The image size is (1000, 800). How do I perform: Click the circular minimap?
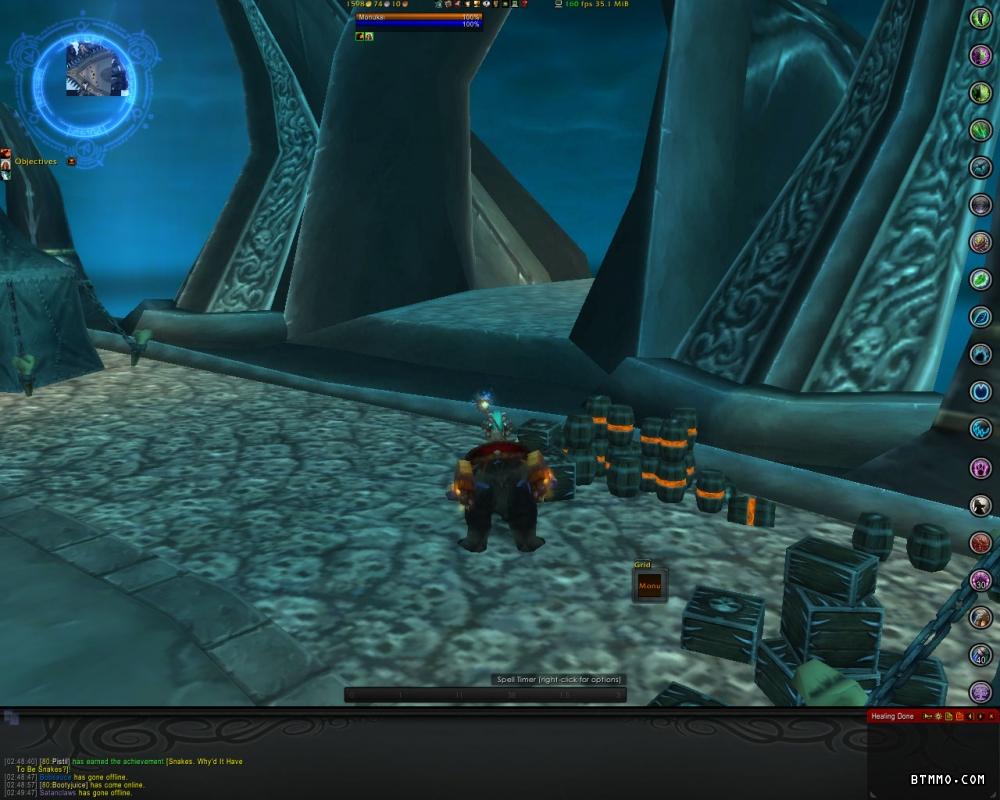click(x=96, y=68)
